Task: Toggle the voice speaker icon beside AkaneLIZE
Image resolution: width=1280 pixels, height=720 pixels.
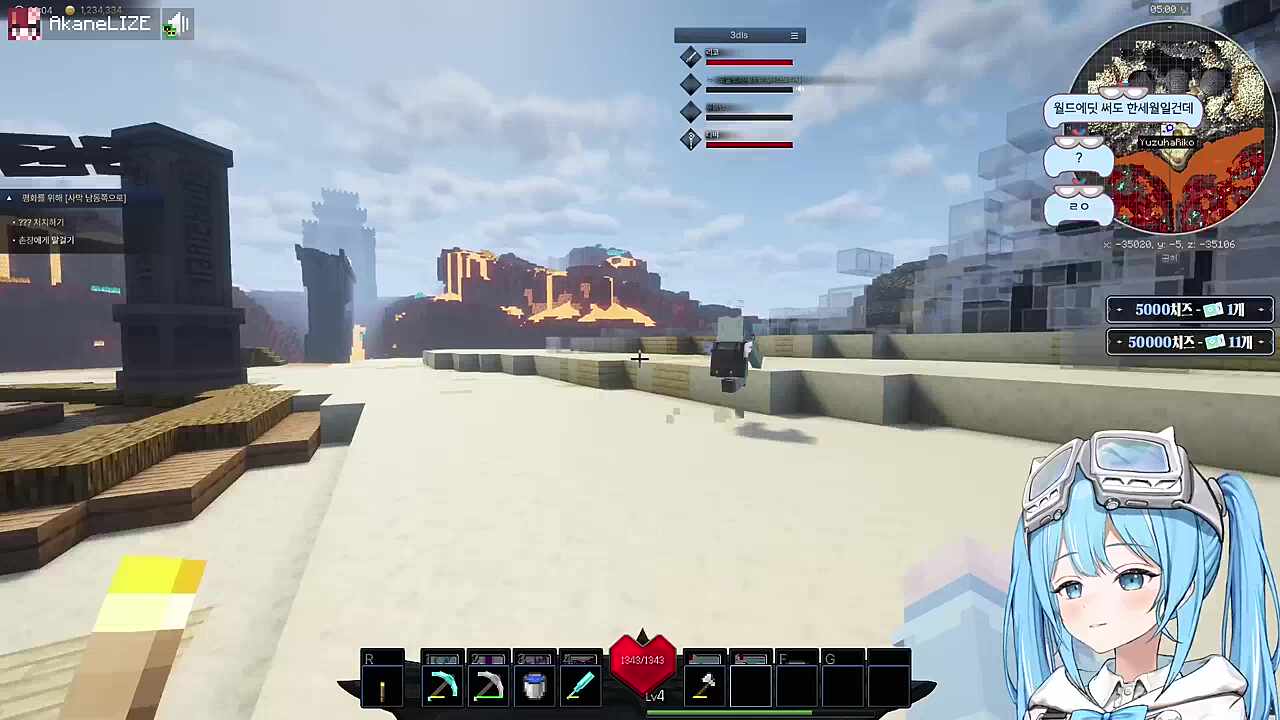Action: [176, 24]
